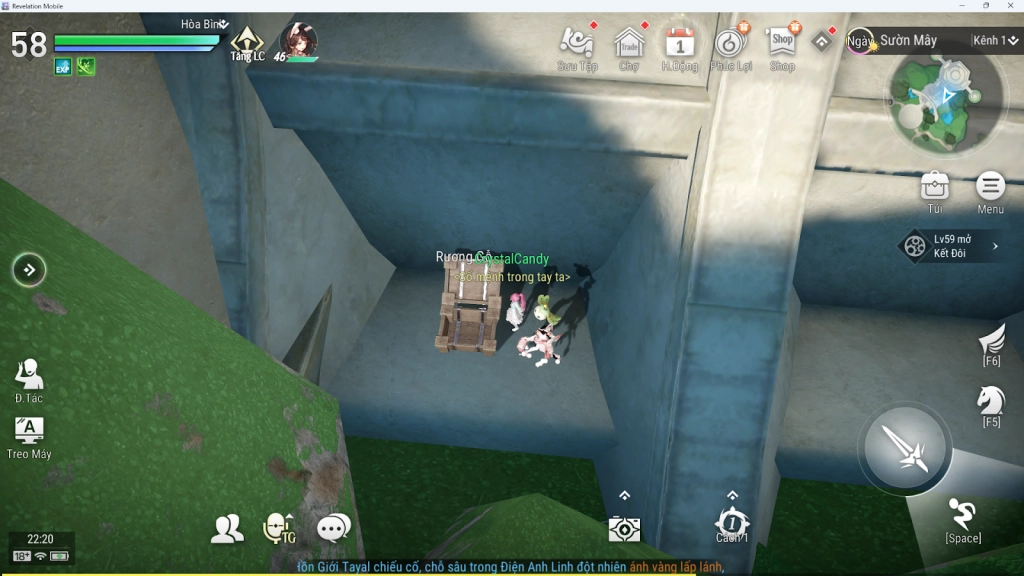Open the camera photo mode
The height and width of the screenshot is (576, 1024).
[x=624, y=528]
